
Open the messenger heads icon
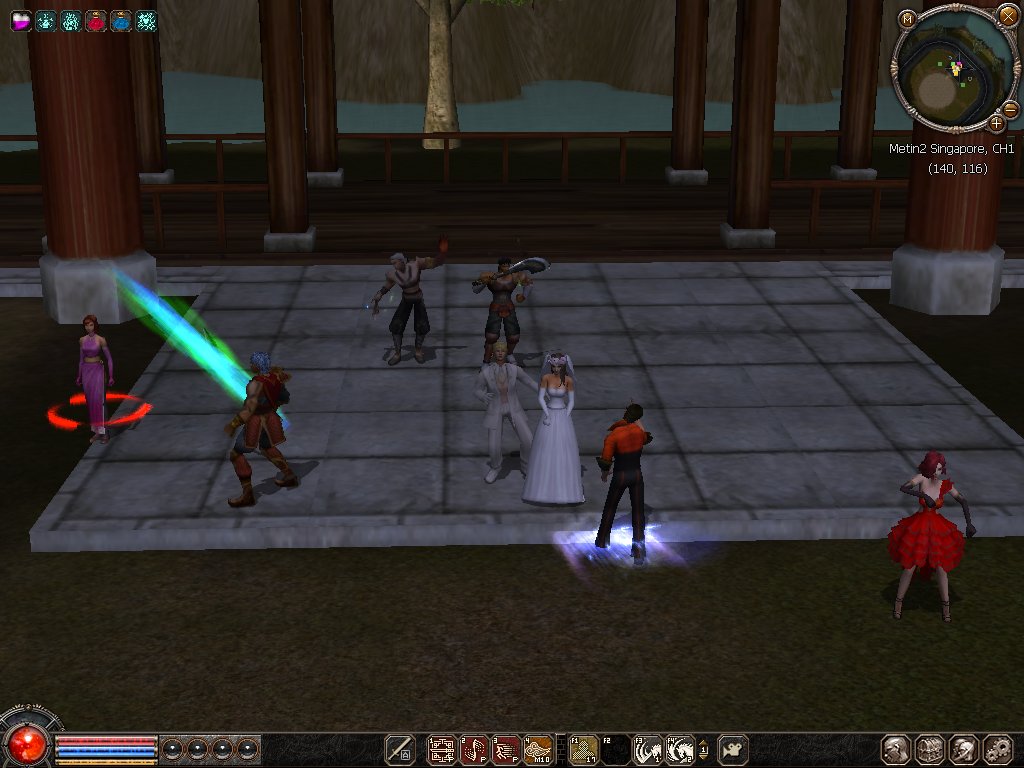(x=964, y=749)
